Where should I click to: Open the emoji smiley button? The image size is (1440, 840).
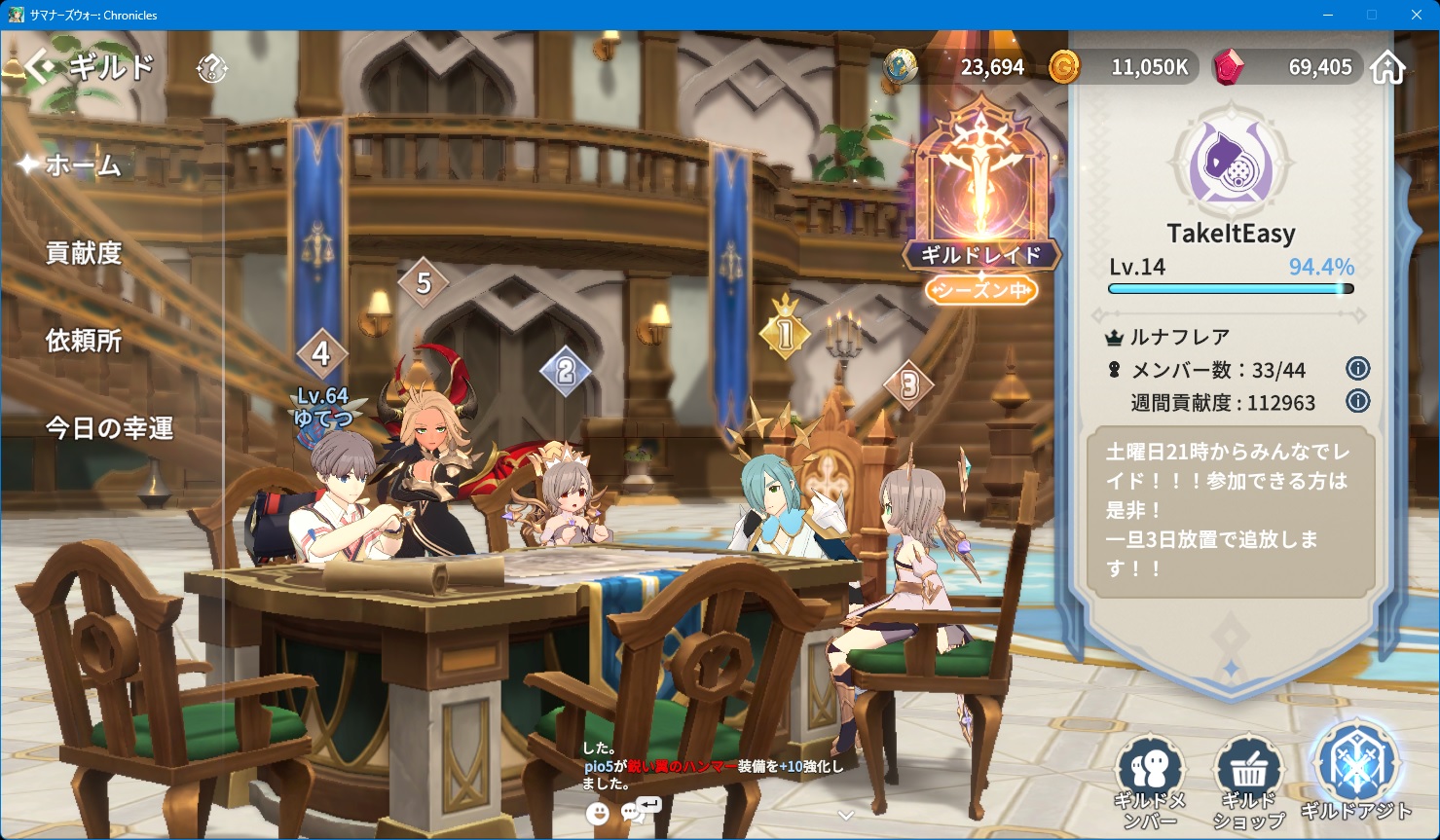pos(598,812)
